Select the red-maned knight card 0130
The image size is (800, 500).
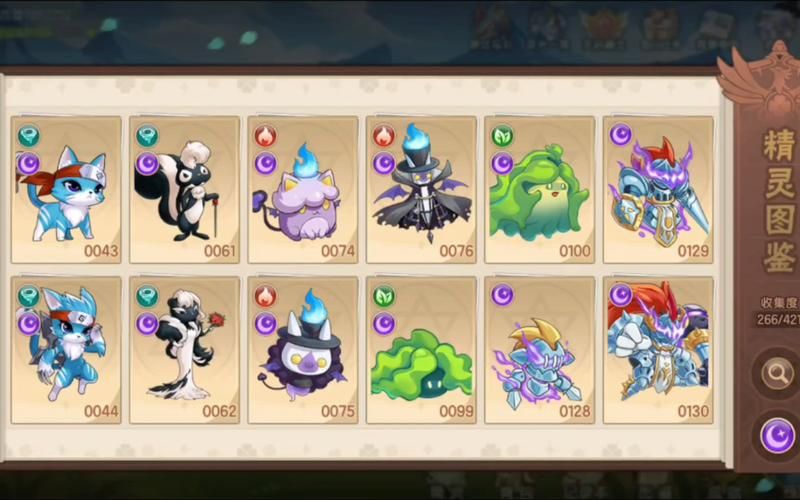pyautogui.click(x=658, y=350)
